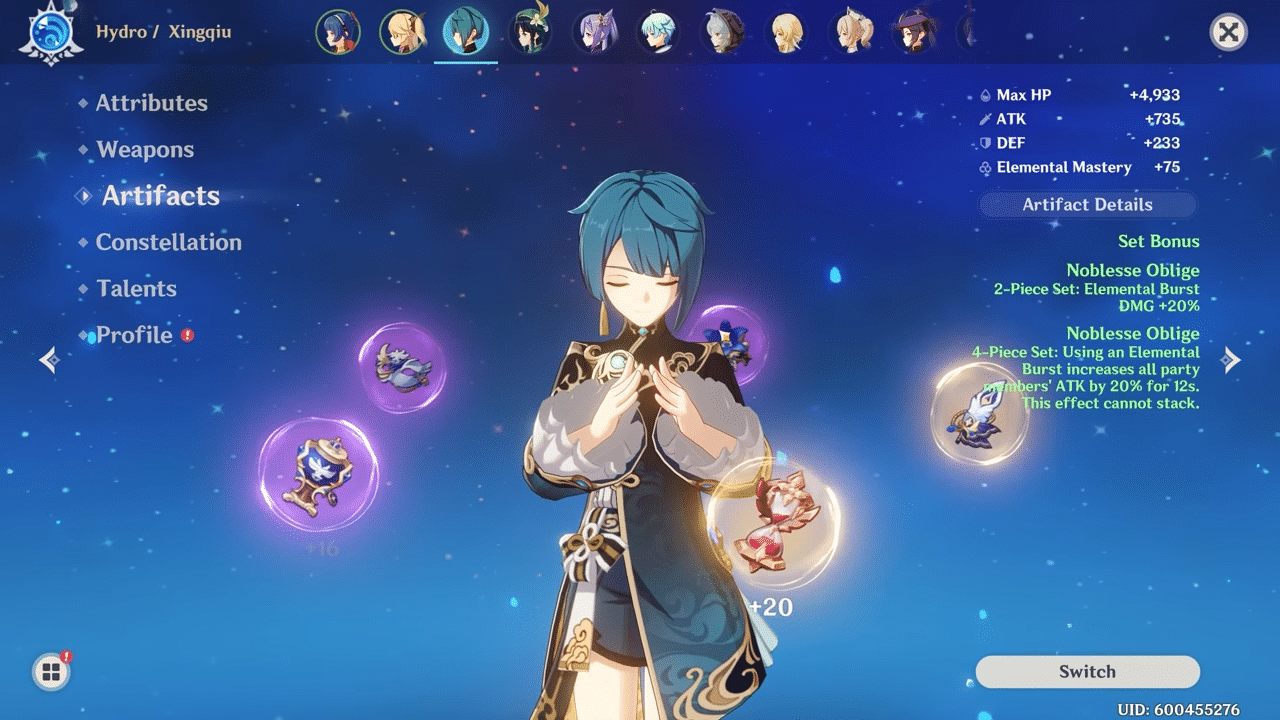The height and width of the screenshot is (720, 1280).
Task: Switch to the Venti character portrait
Action: [x=529, y=32]
